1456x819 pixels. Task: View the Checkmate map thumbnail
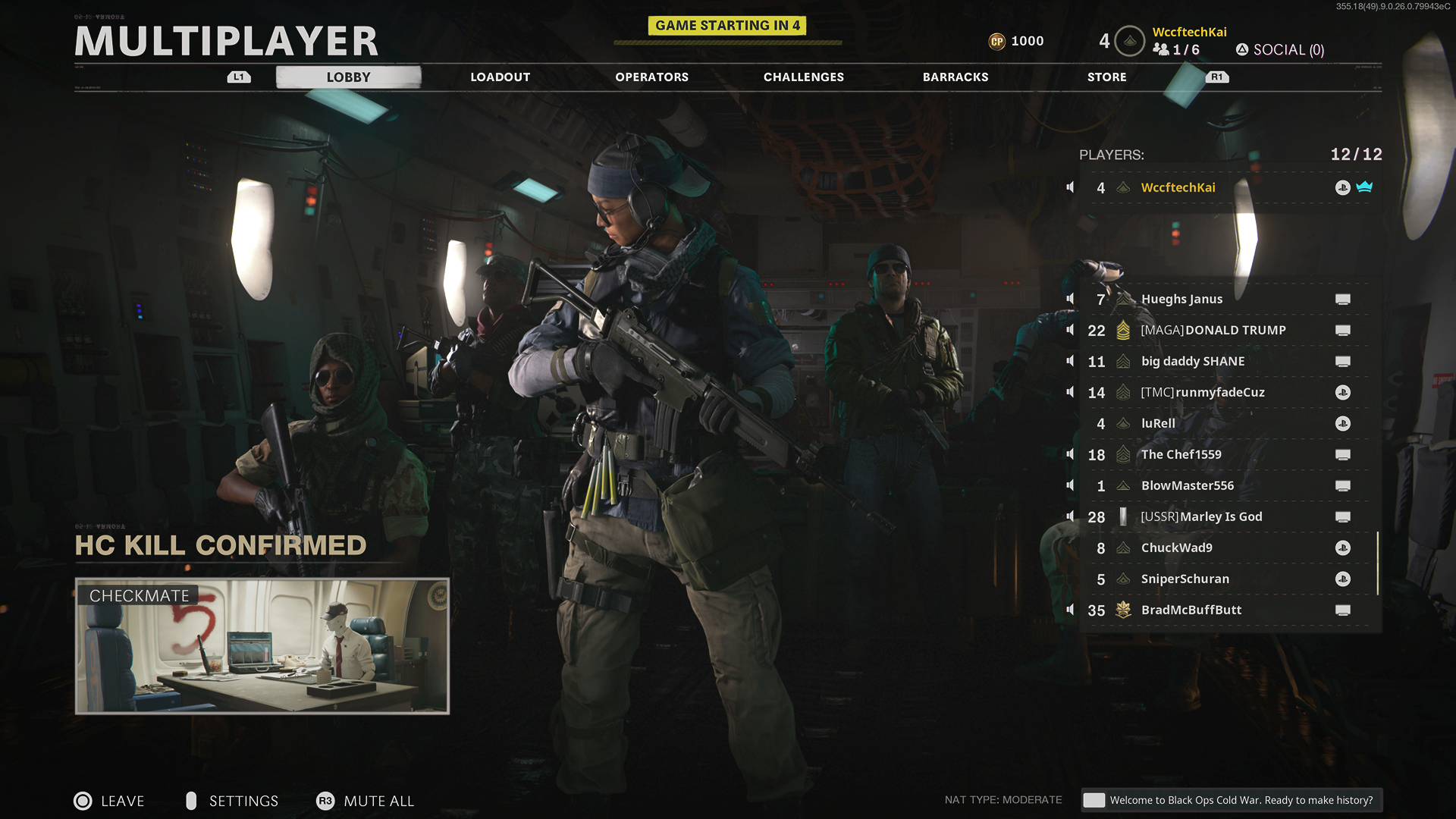262,646
